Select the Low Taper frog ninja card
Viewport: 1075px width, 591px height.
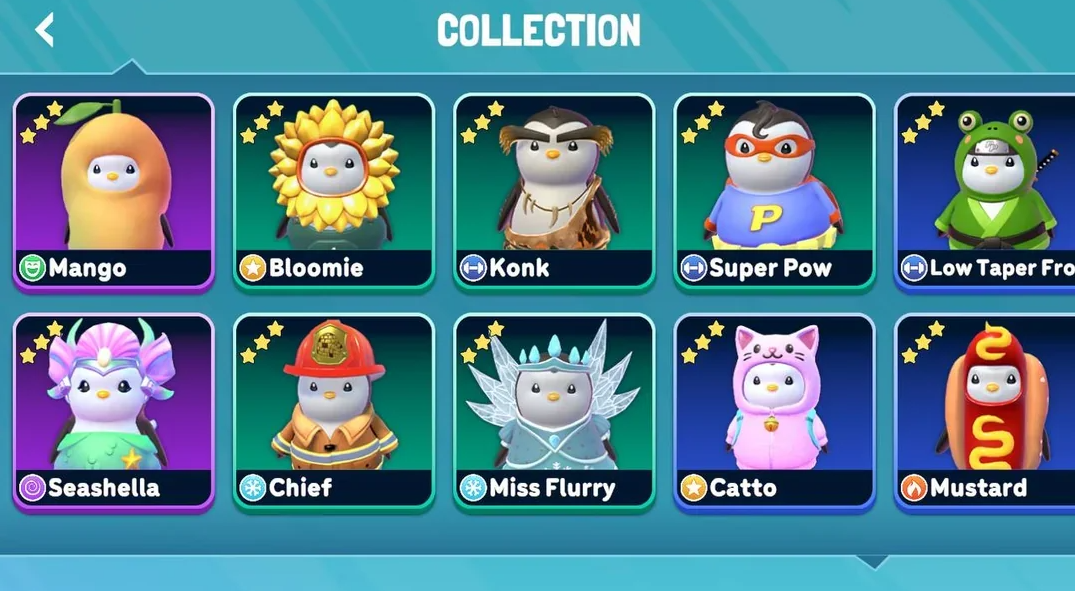[985, 190]
